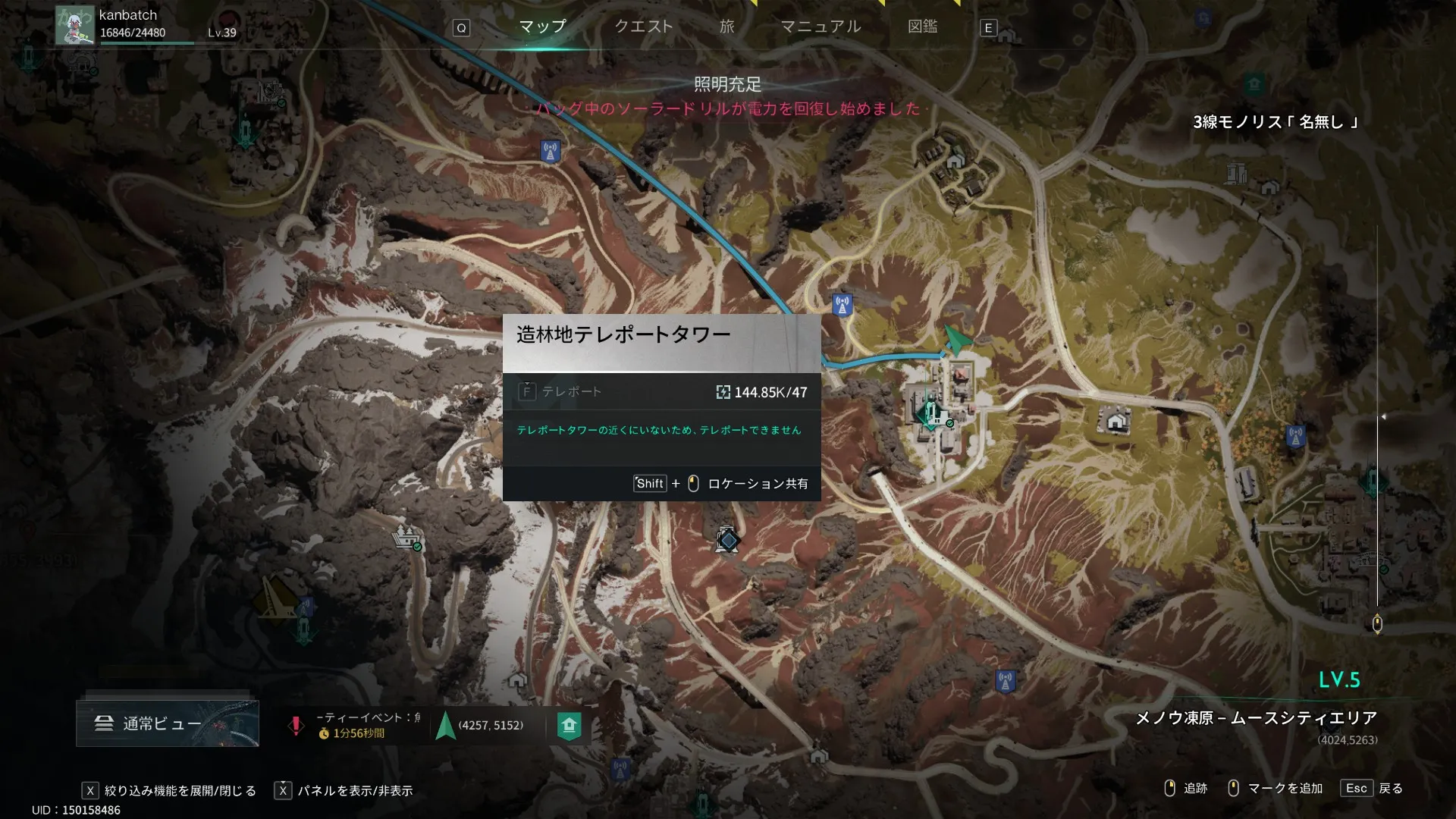
Task: Switch to the 図鑑 tab
Action: pyautogui.click(x=922, y=27)
